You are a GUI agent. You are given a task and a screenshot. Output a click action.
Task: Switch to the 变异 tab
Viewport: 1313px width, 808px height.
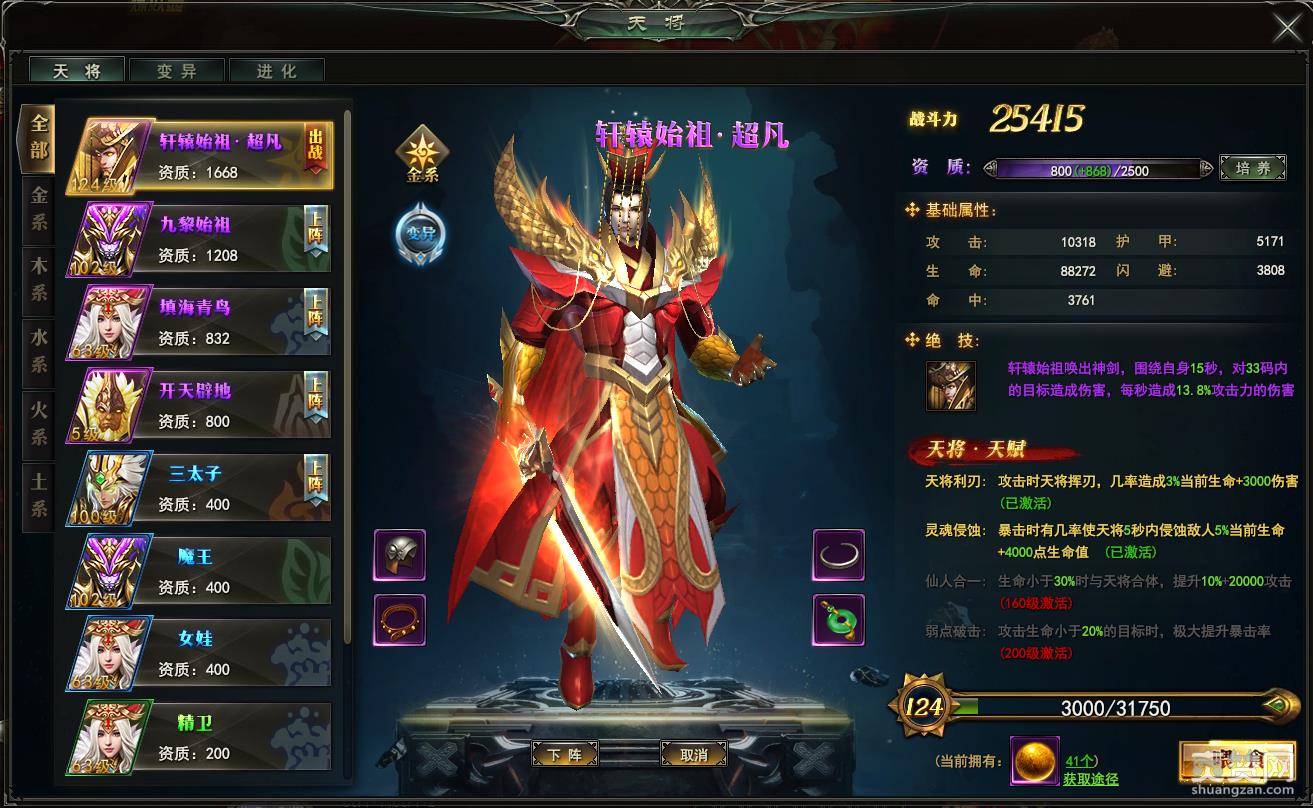[x=177, y=71]
